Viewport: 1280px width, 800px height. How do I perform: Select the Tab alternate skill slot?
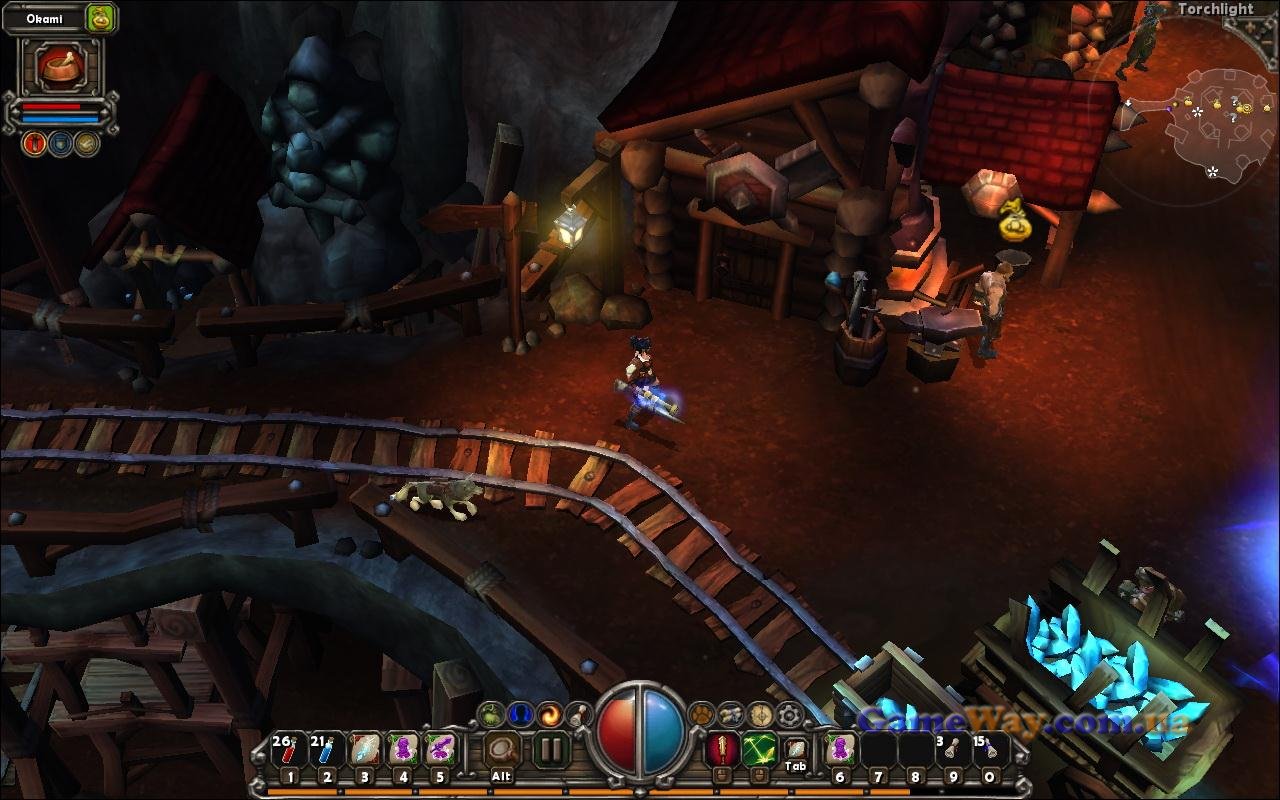tap(796, 750)
